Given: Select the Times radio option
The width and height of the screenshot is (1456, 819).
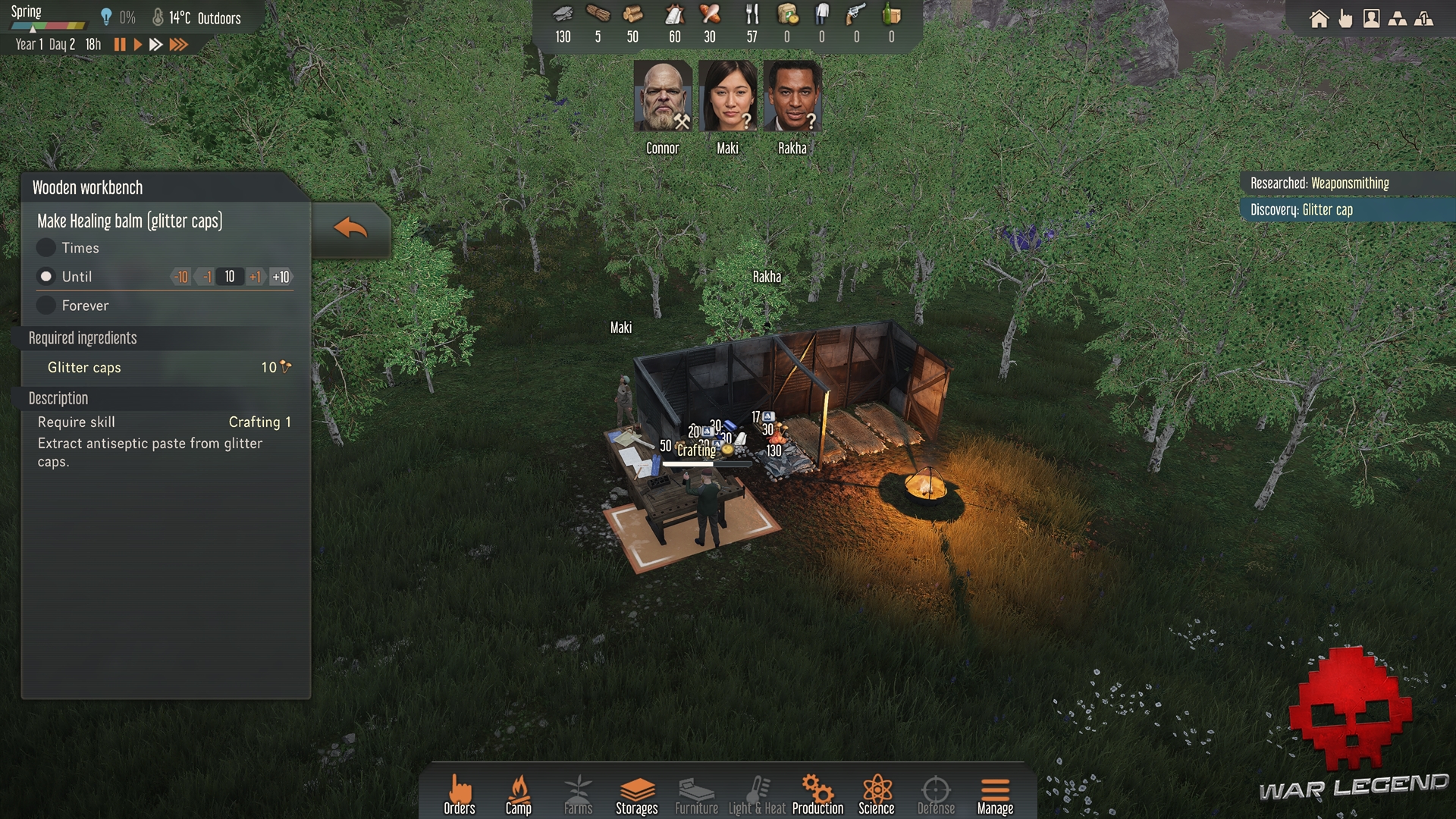Looking at the screenshot, I should [x=46, y=248].
